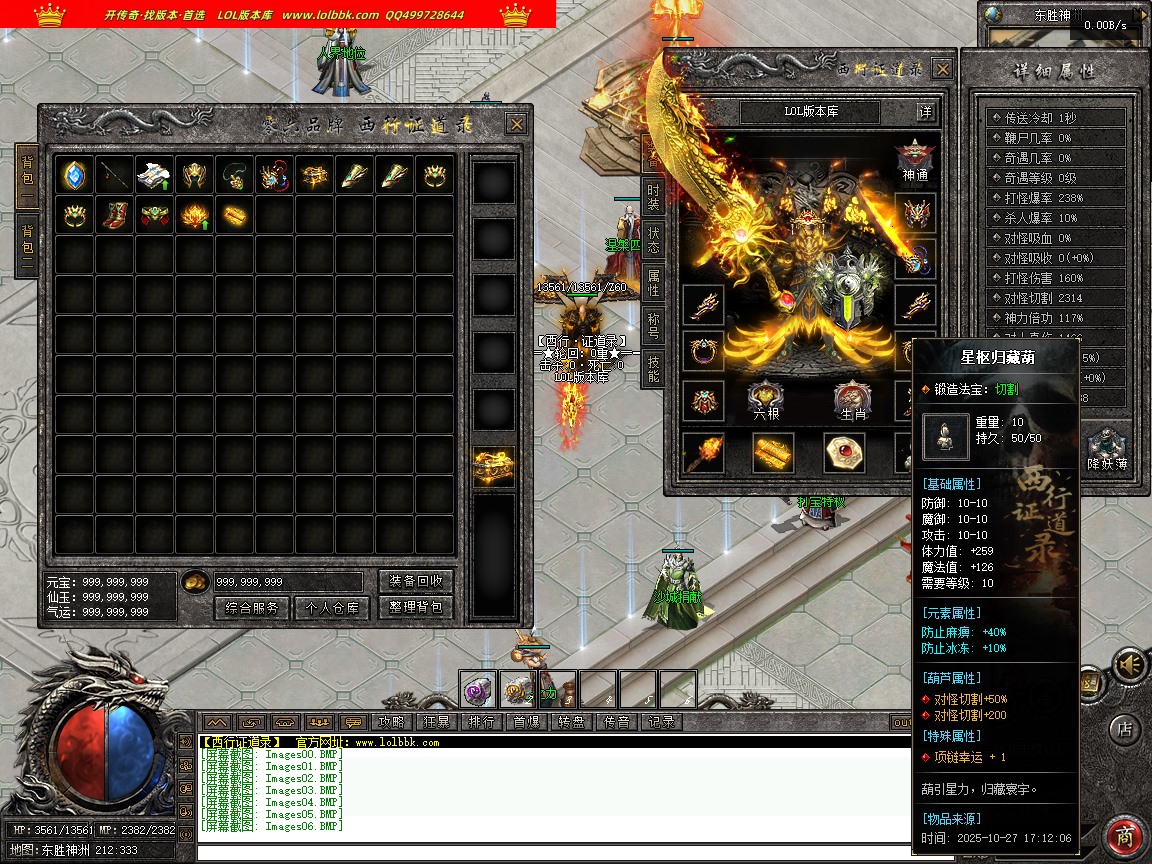
Task: Toggle the sound speaker icon
Action: (x=1130, y=664)
